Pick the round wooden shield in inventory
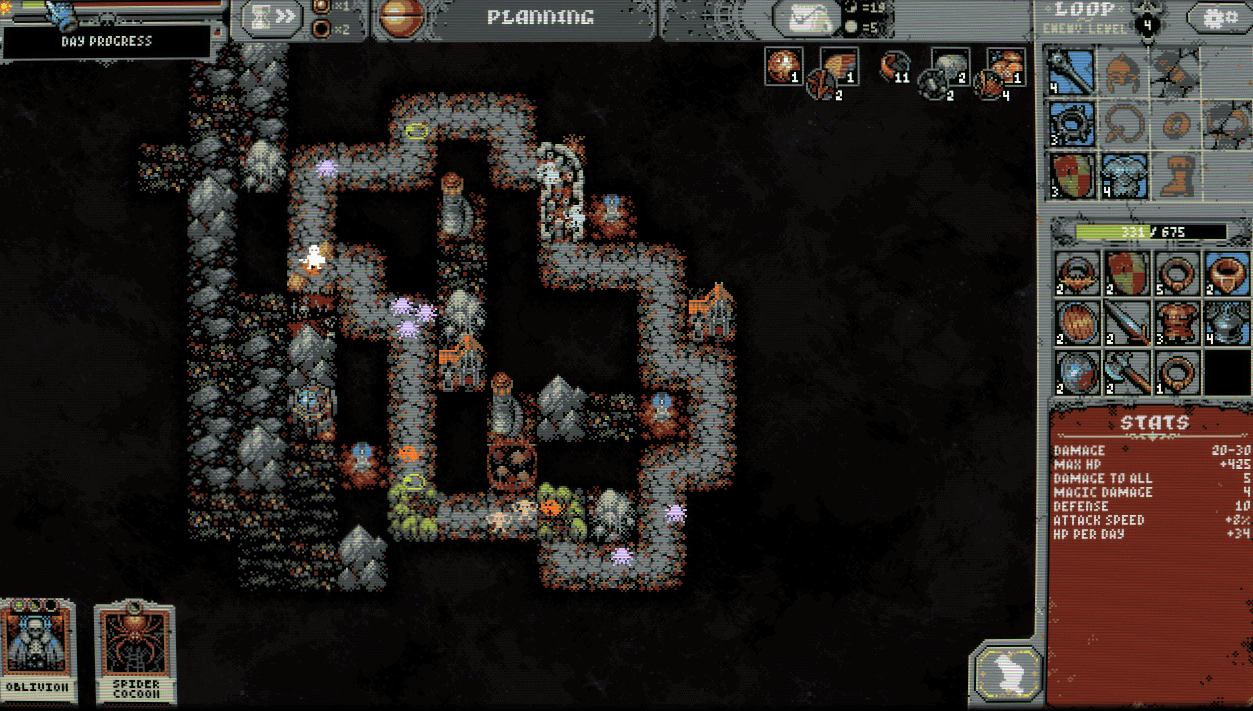 (1078, 323)
